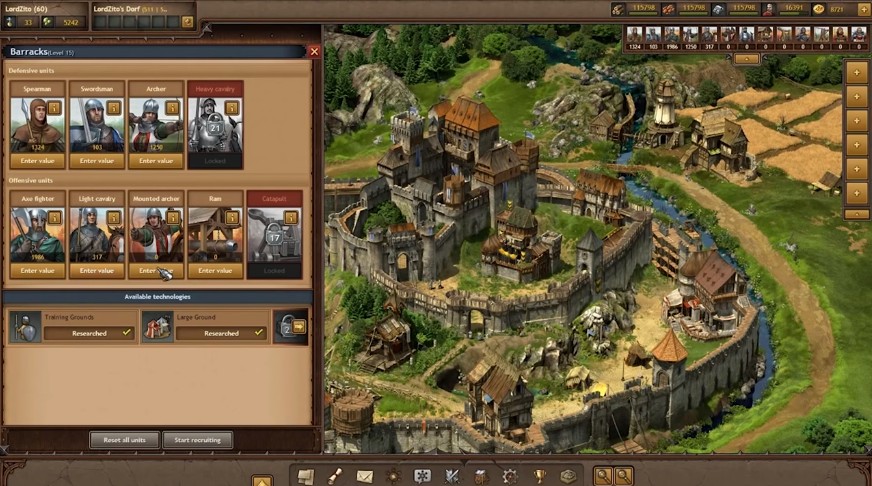Enter value for Archer units

(x=156, y=160)
